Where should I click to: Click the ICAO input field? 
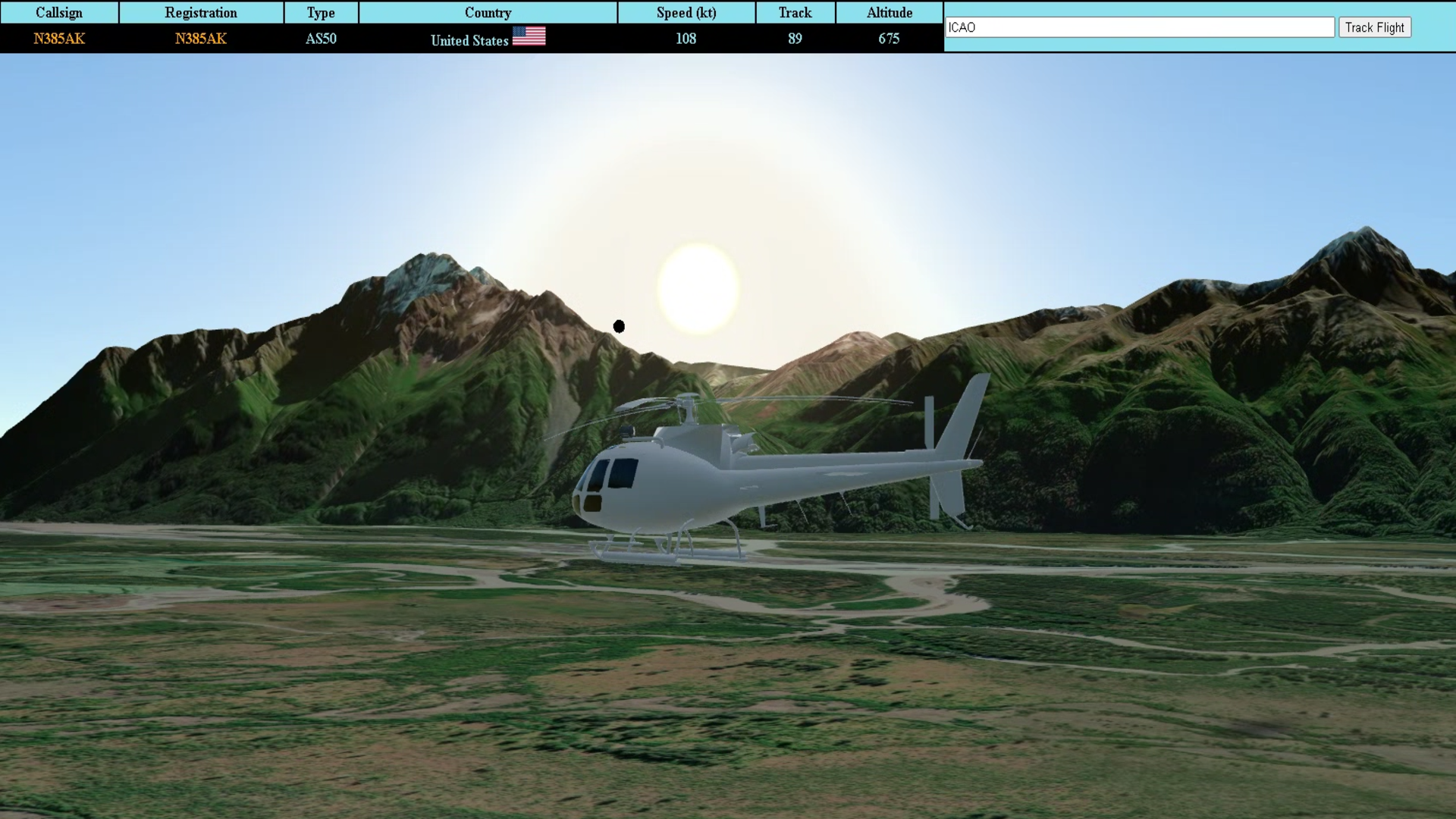1139,27
